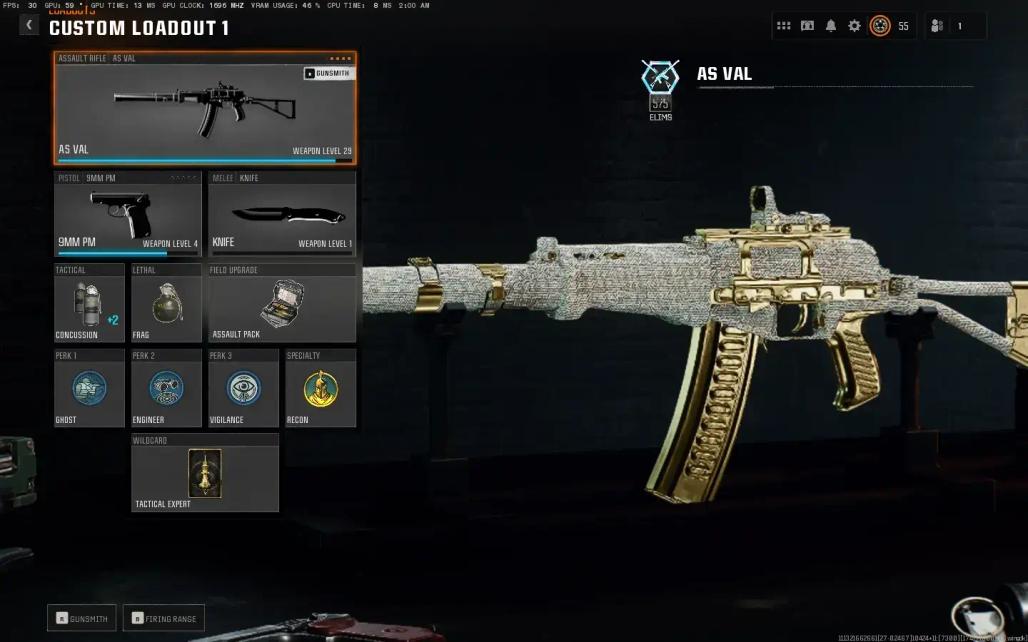This screenshot has height=642, width=1028.
Task: Select the Ghost perk slot
Action: tap(89, 388)
